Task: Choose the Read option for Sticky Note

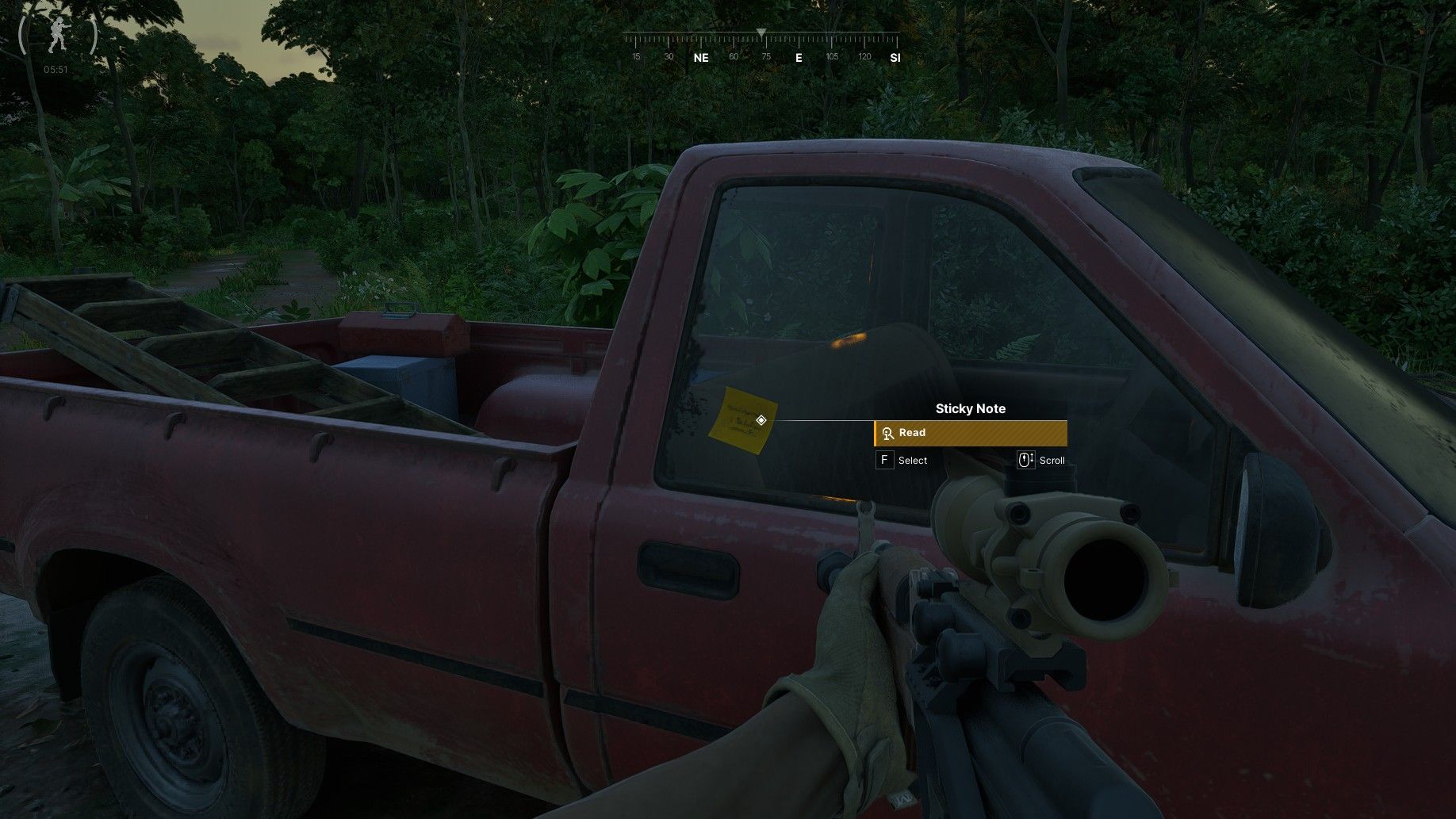Action: [x=970, y=433]
